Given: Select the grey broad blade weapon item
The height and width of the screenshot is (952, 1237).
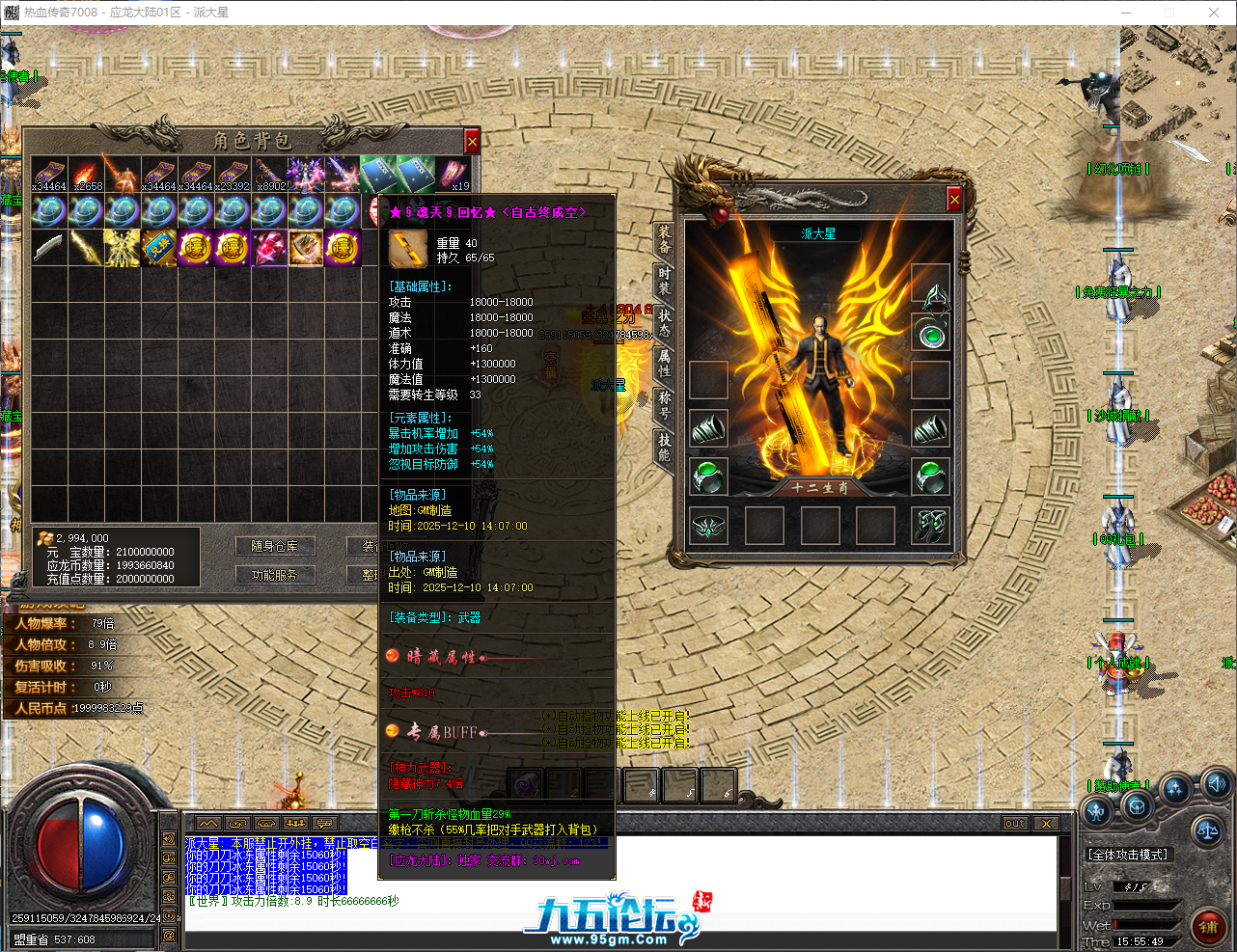Looking at the screenshot, I should coord(49,248).
